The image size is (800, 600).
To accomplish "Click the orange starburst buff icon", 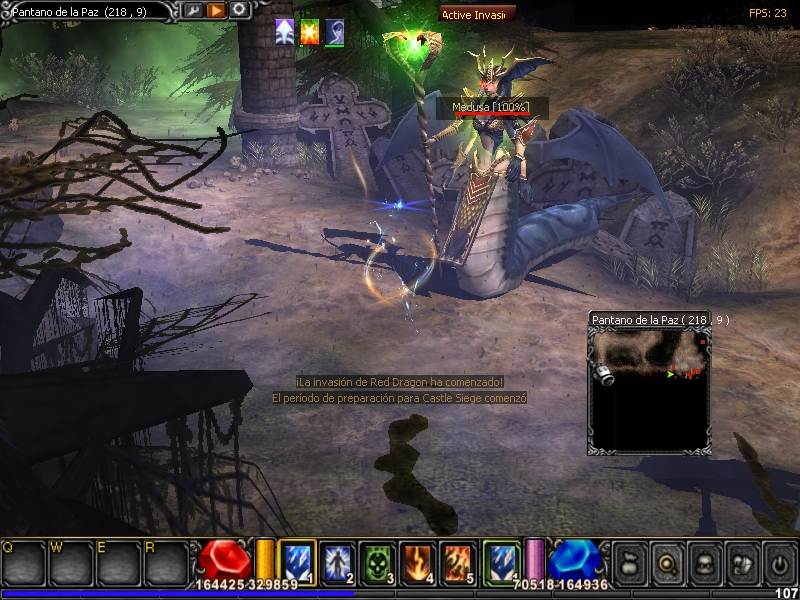I will point(310,31).
